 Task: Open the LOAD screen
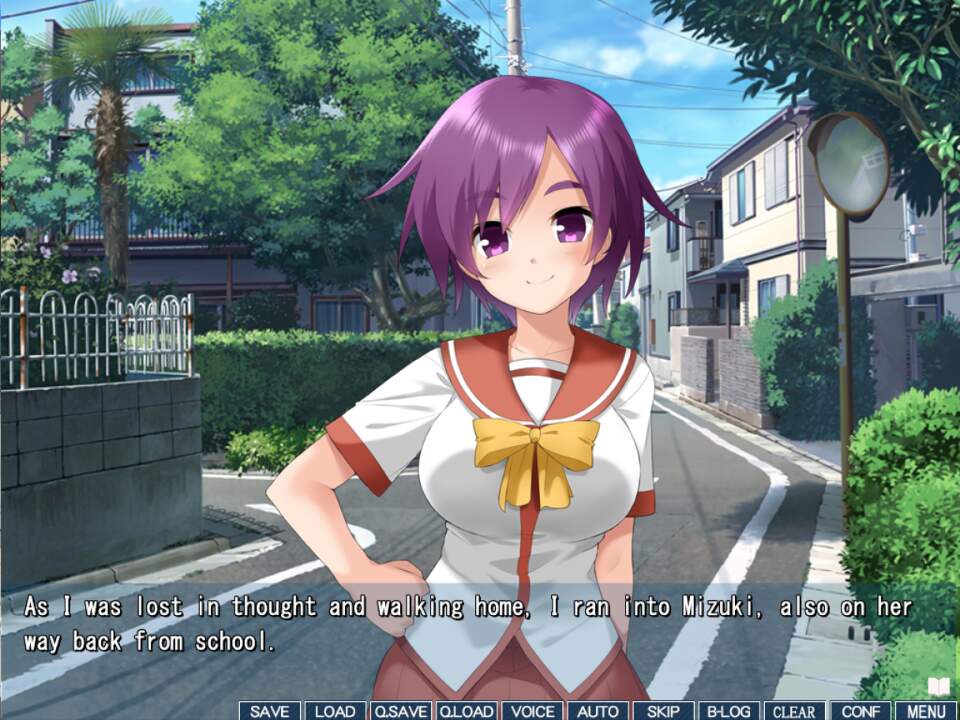tap(335, 711)
